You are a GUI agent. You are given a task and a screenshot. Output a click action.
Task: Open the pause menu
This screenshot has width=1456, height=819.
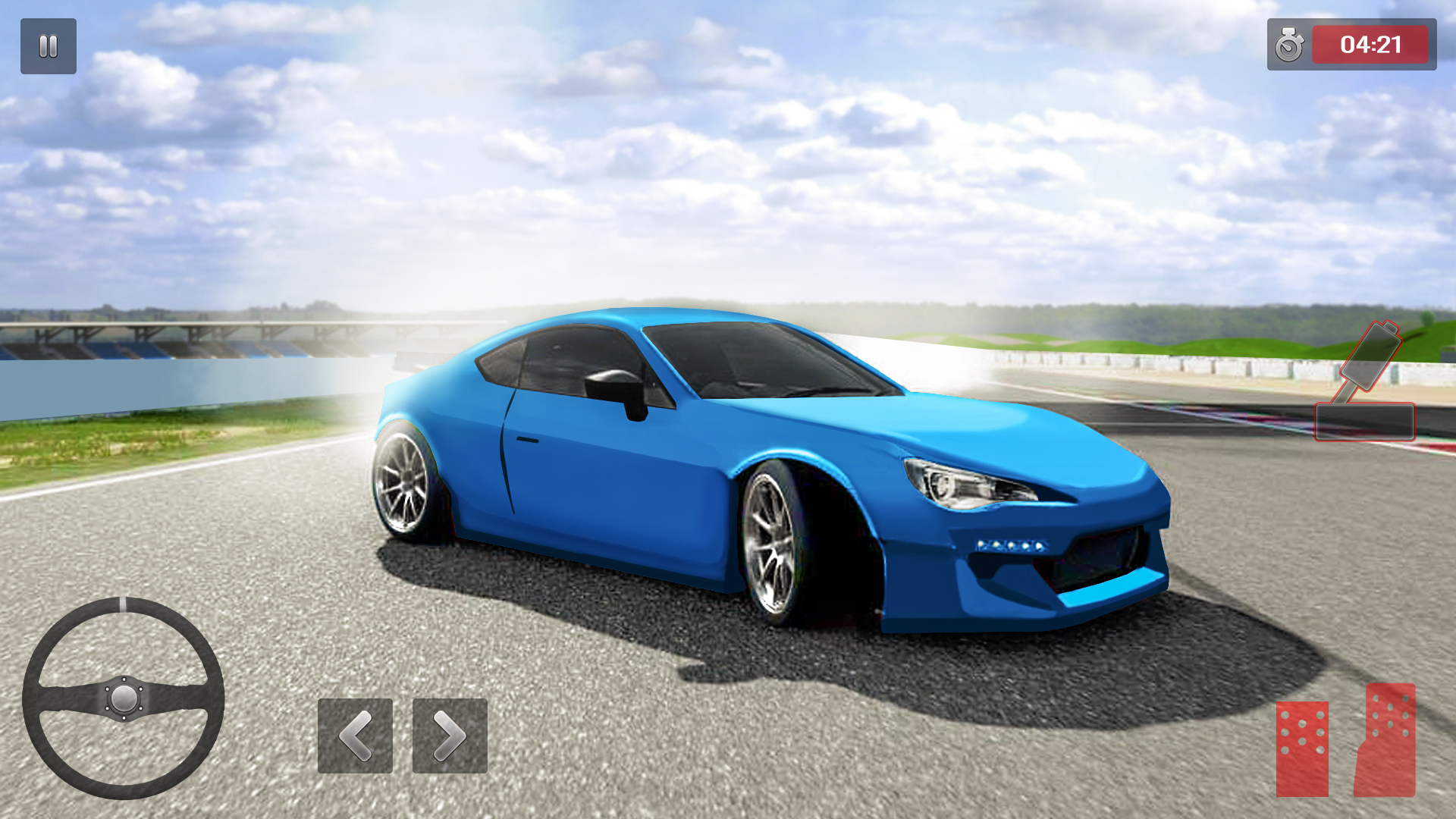[x=48, y=47]
